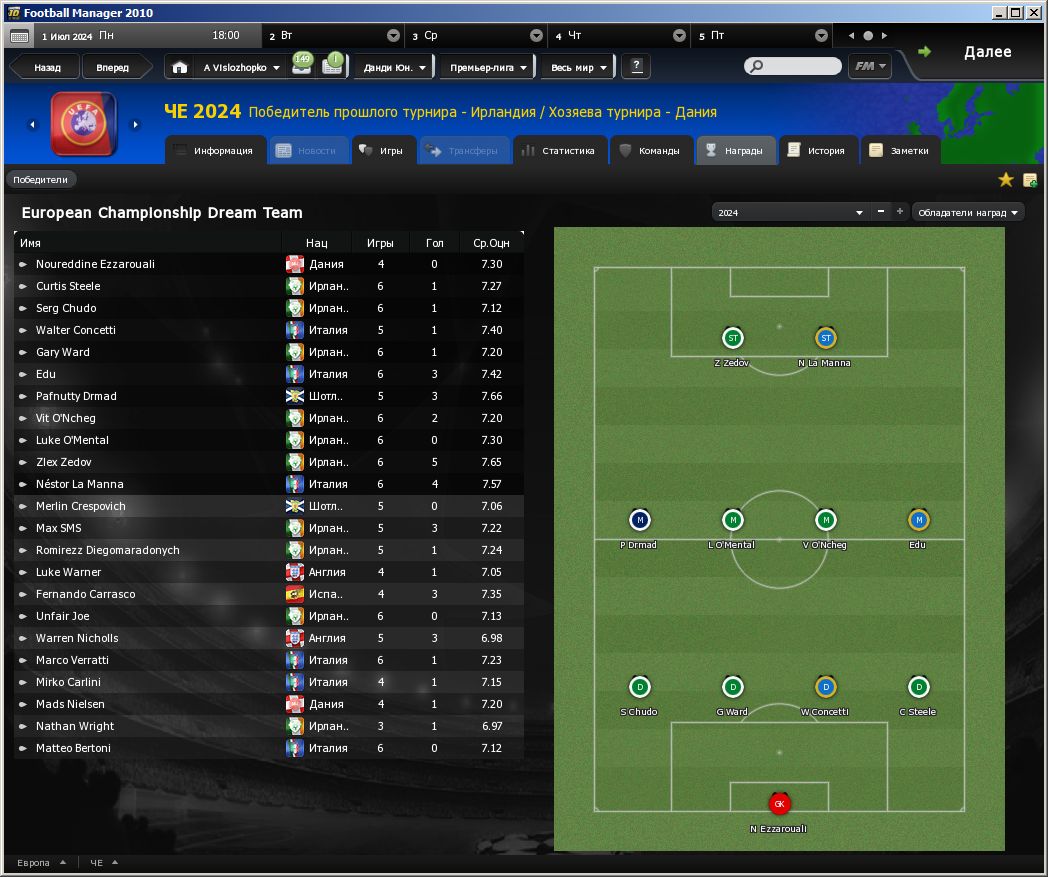The image size is (1048, 877).
Task: Open the 2024 year dropdown
Action: pyautogui.click(x=789, y=213)
